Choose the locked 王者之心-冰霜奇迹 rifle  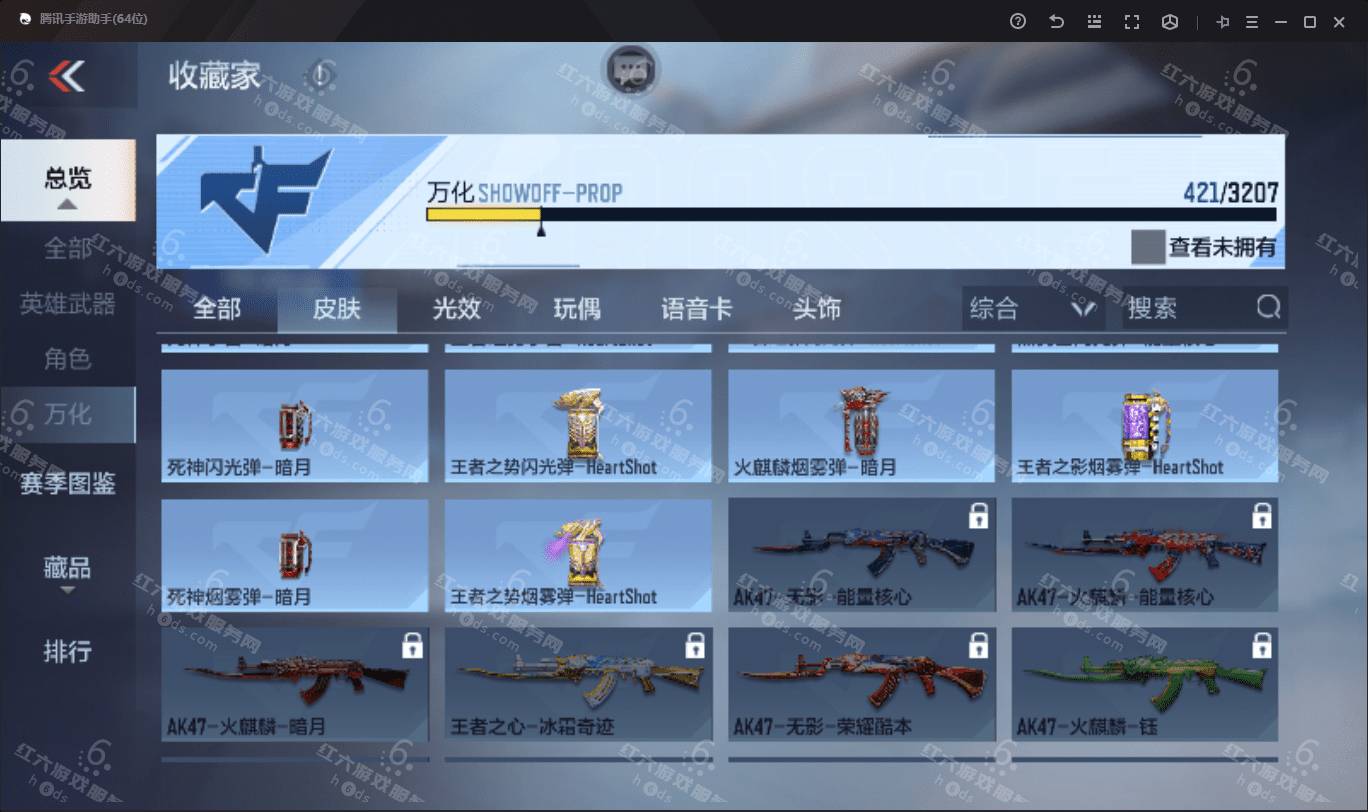[578, 684]
